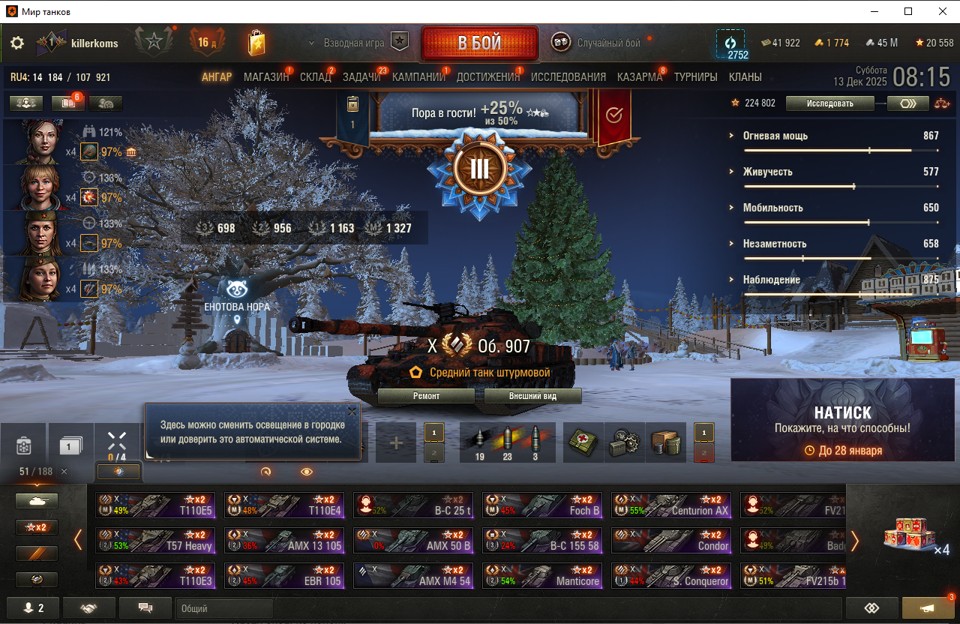960x624 pixels.
Task: Open the ИССЛЕДОВАНИЯ tab
Action: coord(568,77)
